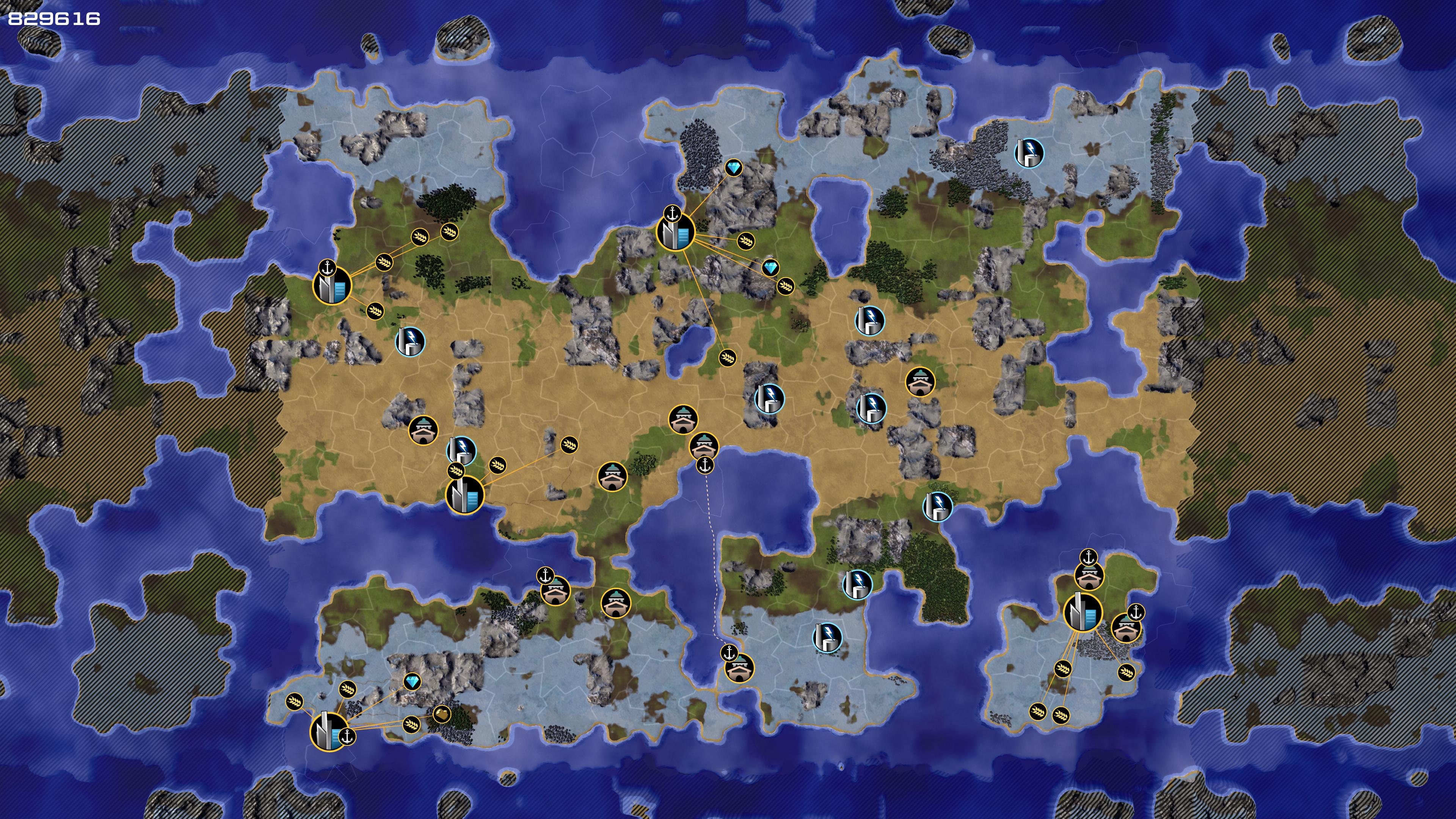1456x819 pixels.
Task: Select the anchor at the dotted route's southern end
Action: (x=729, y=653)
